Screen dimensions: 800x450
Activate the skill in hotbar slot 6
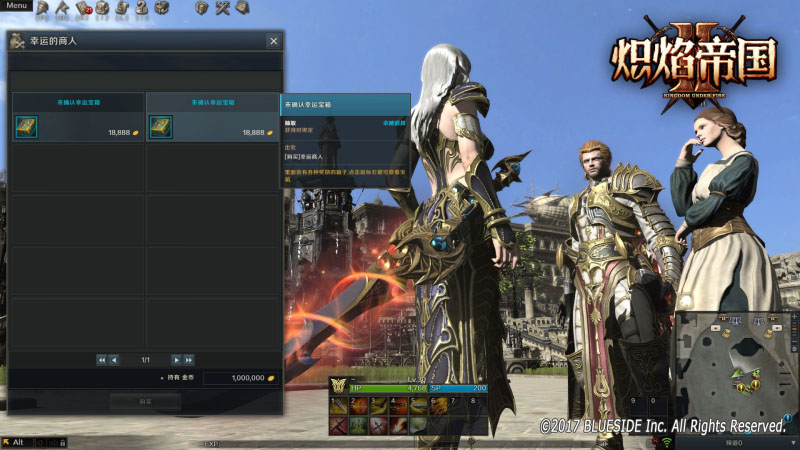click(x=437, y=406)
